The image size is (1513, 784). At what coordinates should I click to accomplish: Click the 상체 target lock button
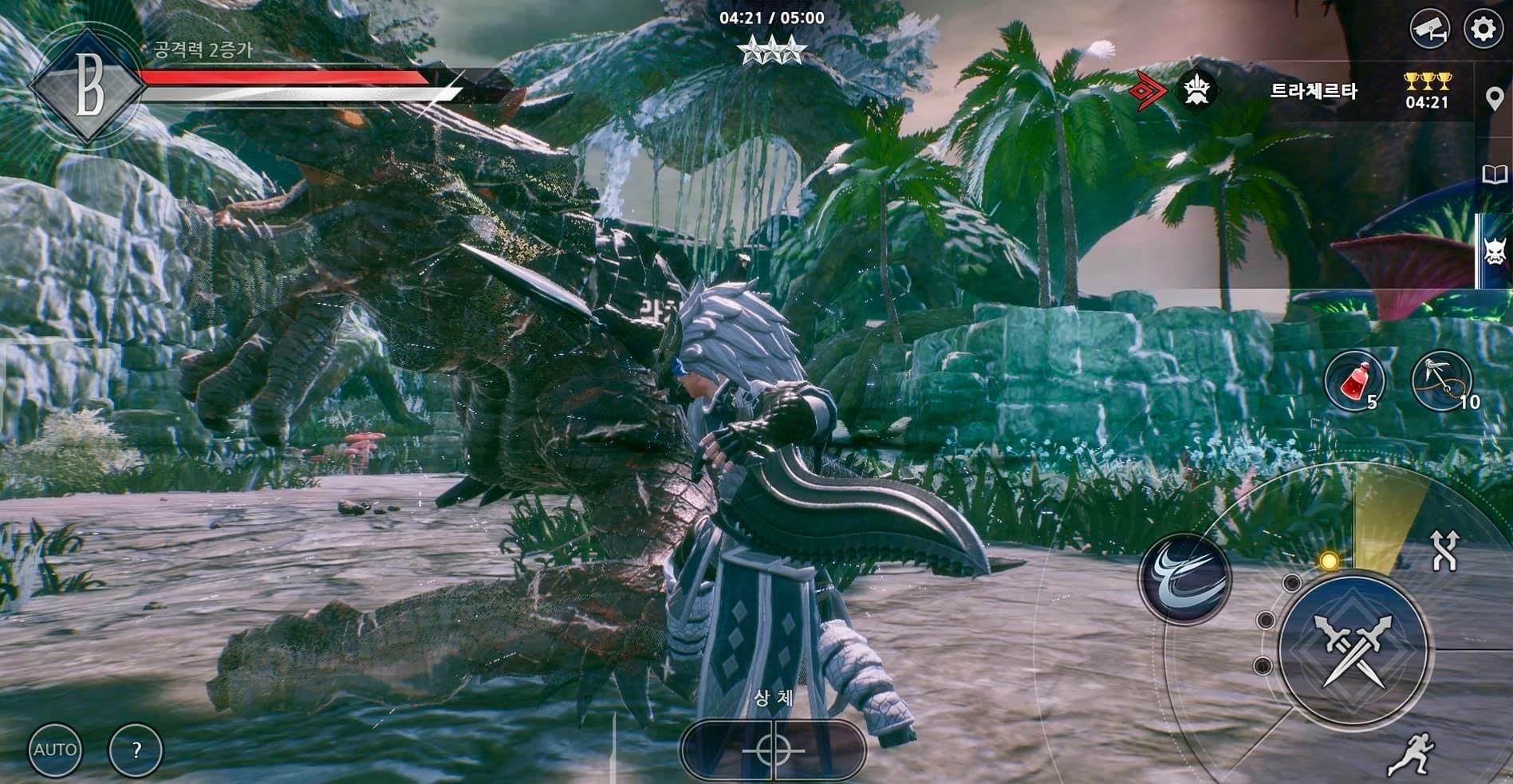click(x=772, y=749)
